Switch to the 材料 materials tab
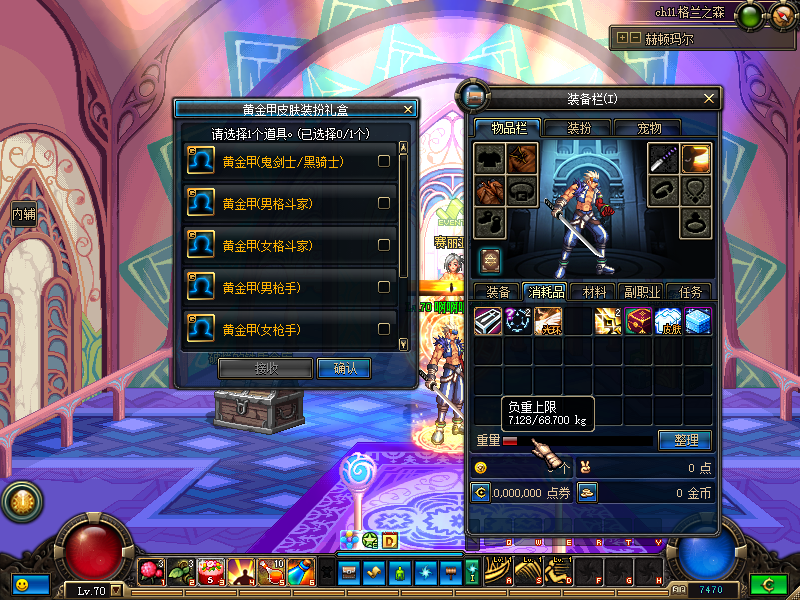 594,292
